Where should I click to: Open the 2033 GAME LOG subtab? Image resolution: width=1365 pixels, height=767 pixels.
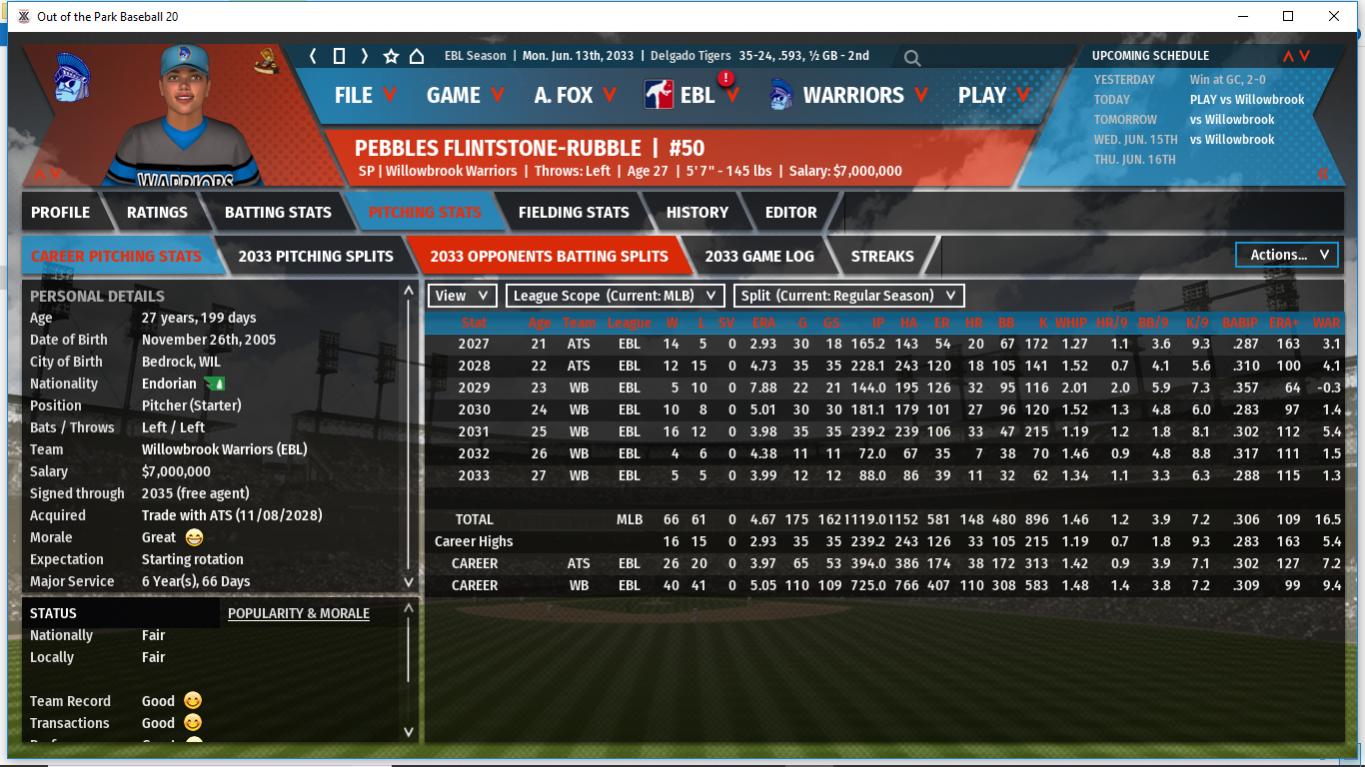[759, 256]
